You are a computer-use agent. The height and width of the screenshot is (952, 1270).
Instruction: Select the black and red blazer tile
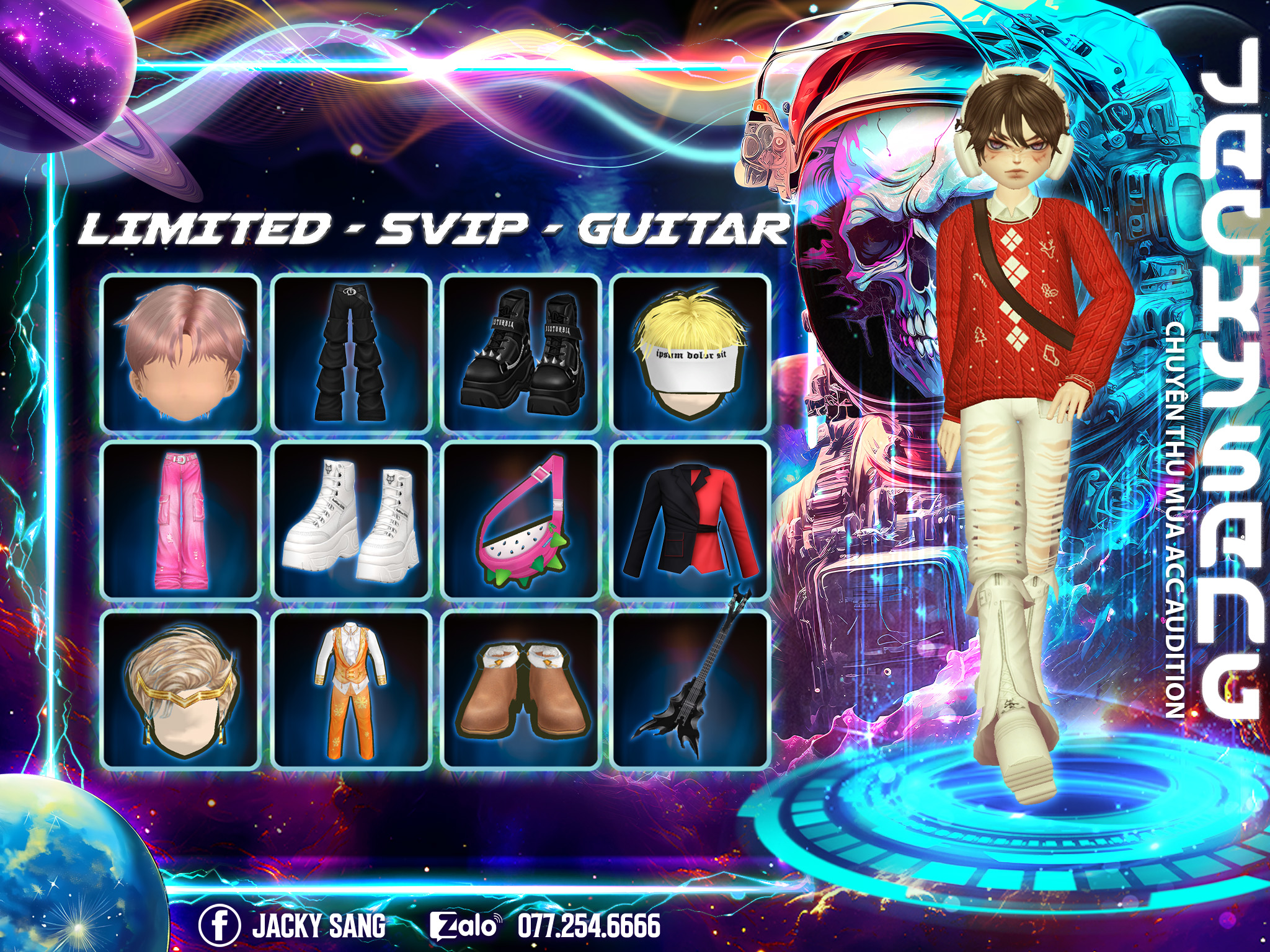tap(690, 521)
